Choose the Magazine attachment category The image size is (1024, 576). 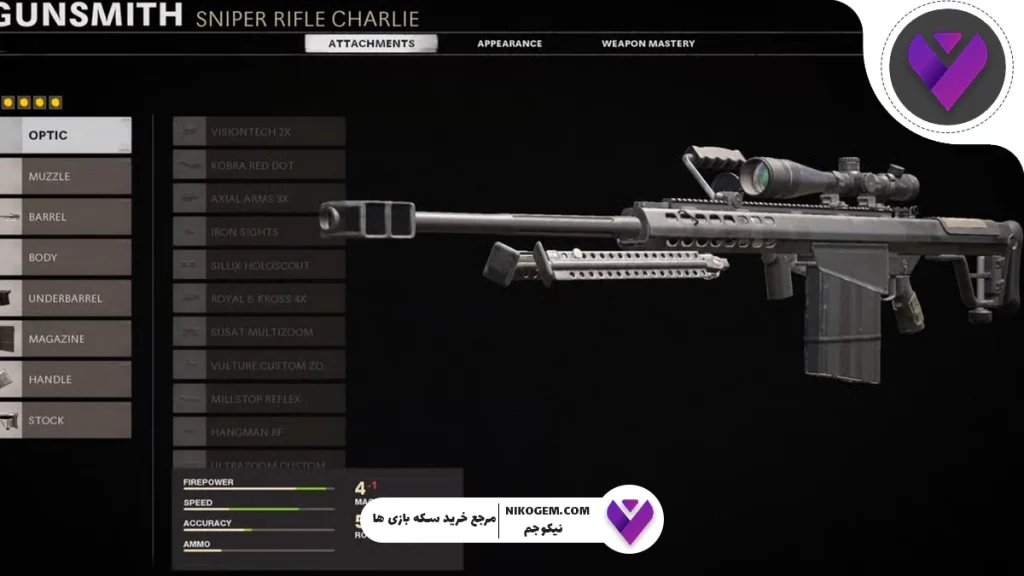click(x=65, y=339)
